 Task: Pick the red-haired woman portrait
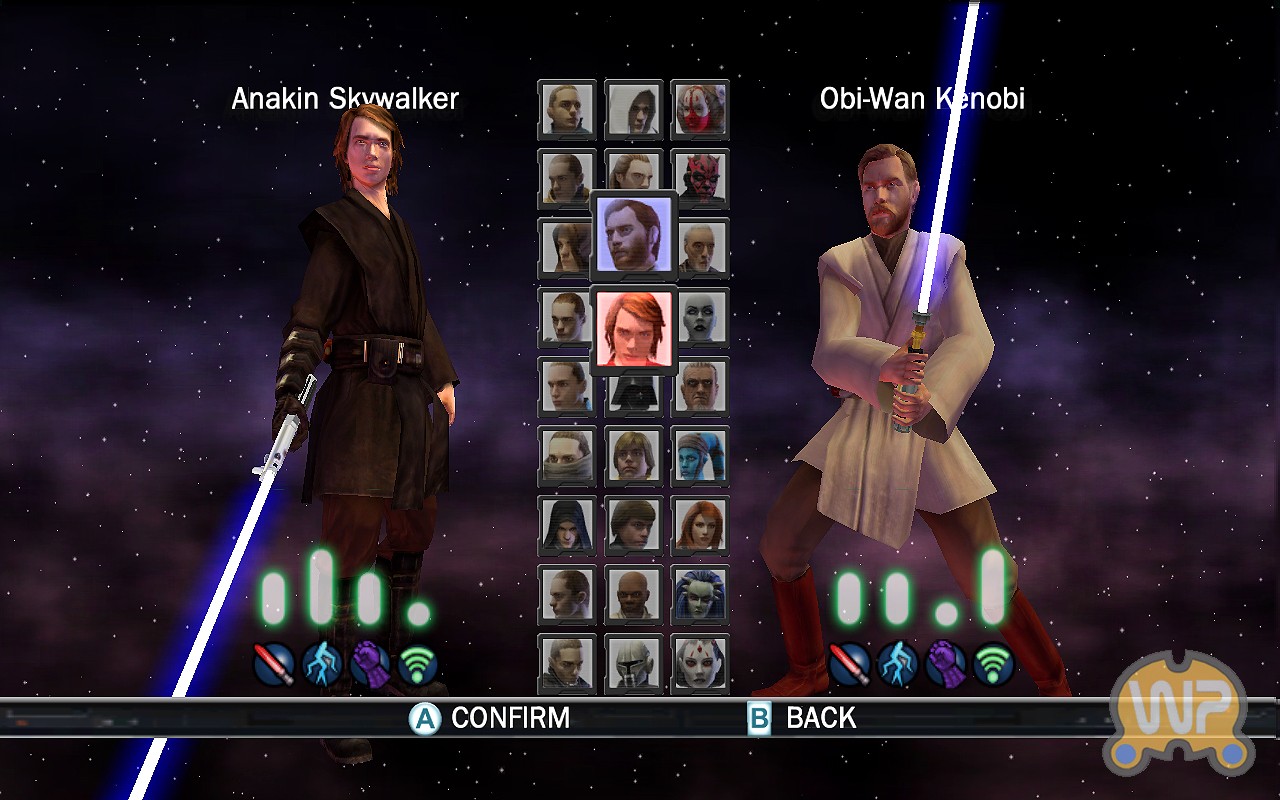coord(700,525)
